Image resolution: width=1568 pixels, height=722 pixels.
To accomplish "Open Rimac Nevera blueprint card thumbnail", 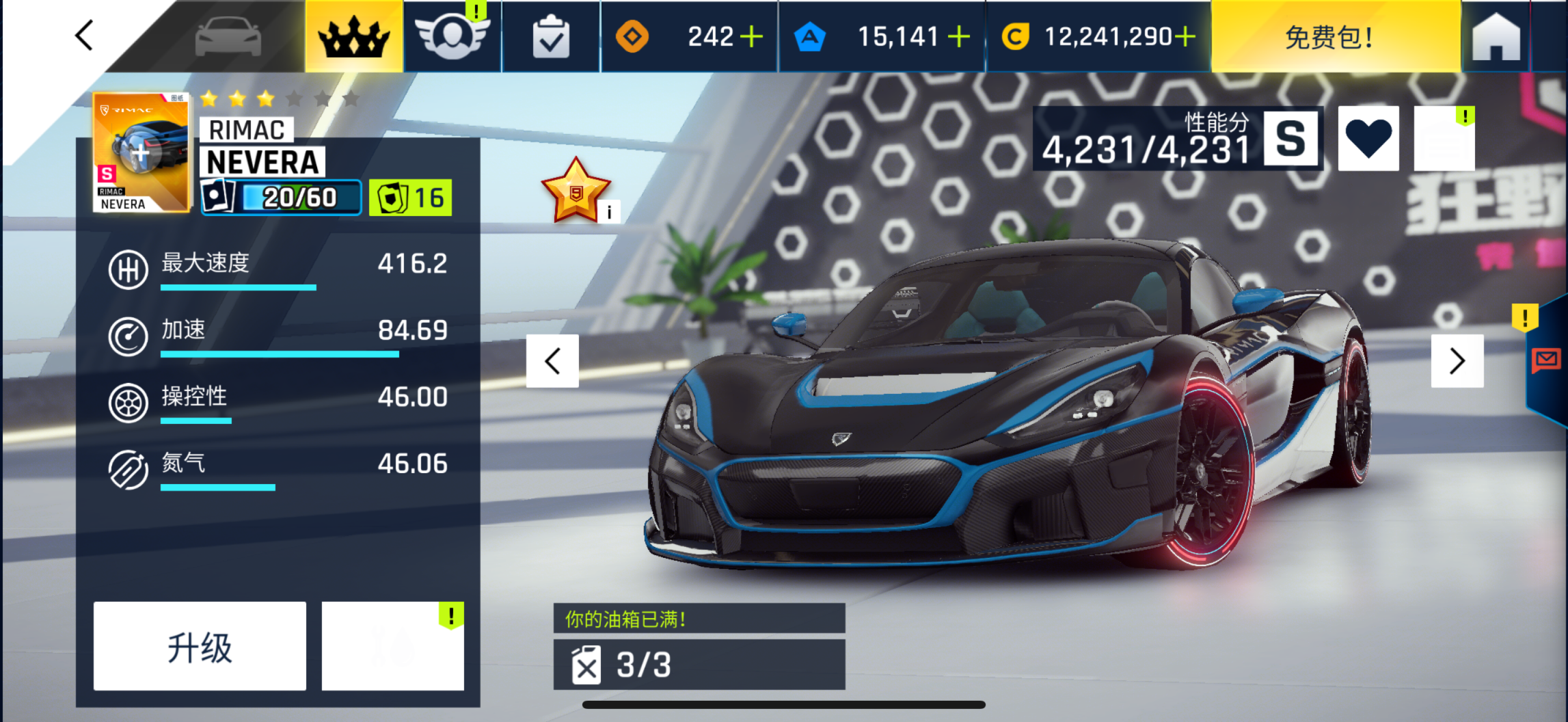I will [140, 153].
